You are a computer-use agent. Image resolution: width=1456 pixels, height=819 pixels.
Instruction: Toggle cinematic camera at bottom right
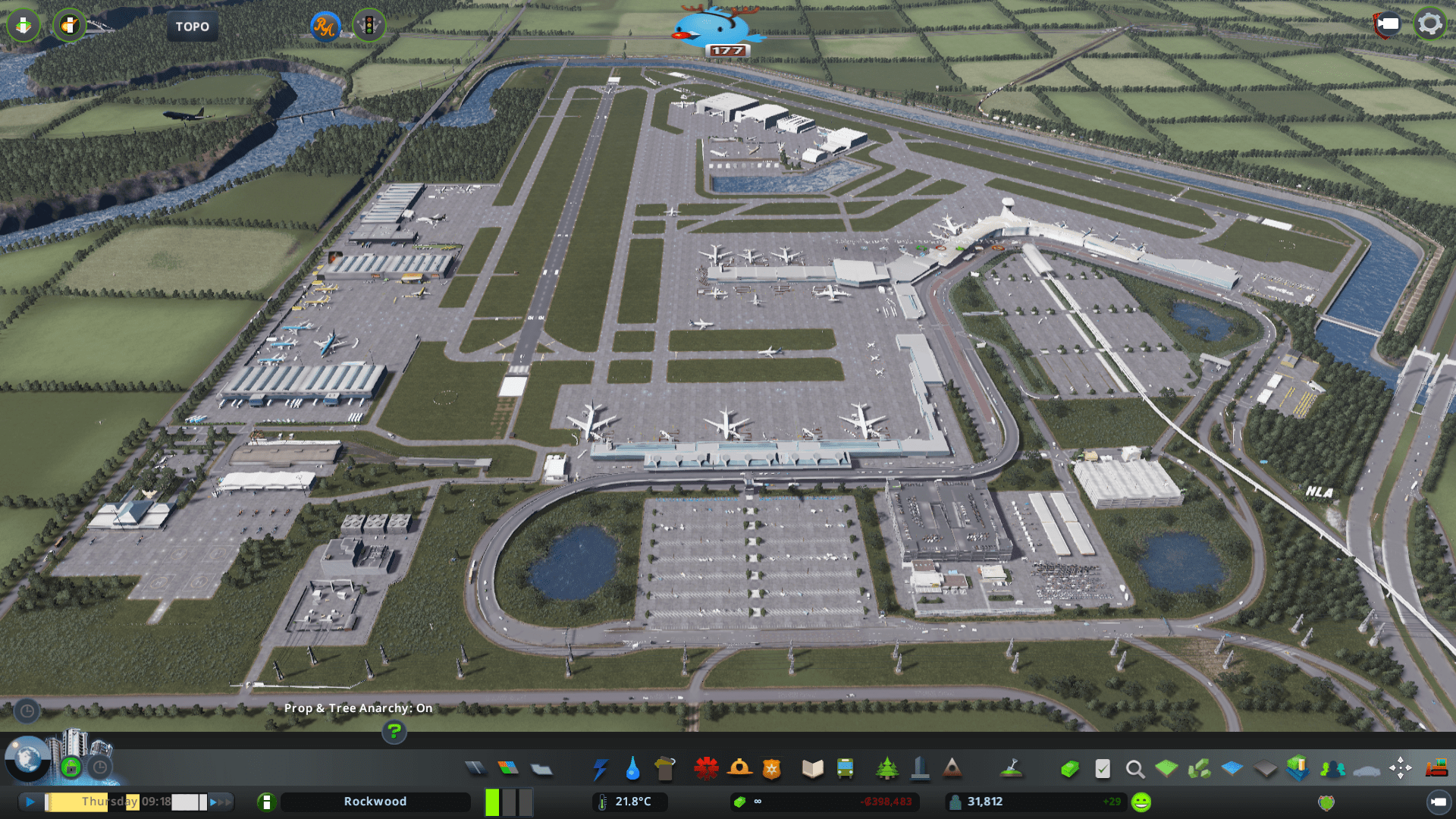1440,801
